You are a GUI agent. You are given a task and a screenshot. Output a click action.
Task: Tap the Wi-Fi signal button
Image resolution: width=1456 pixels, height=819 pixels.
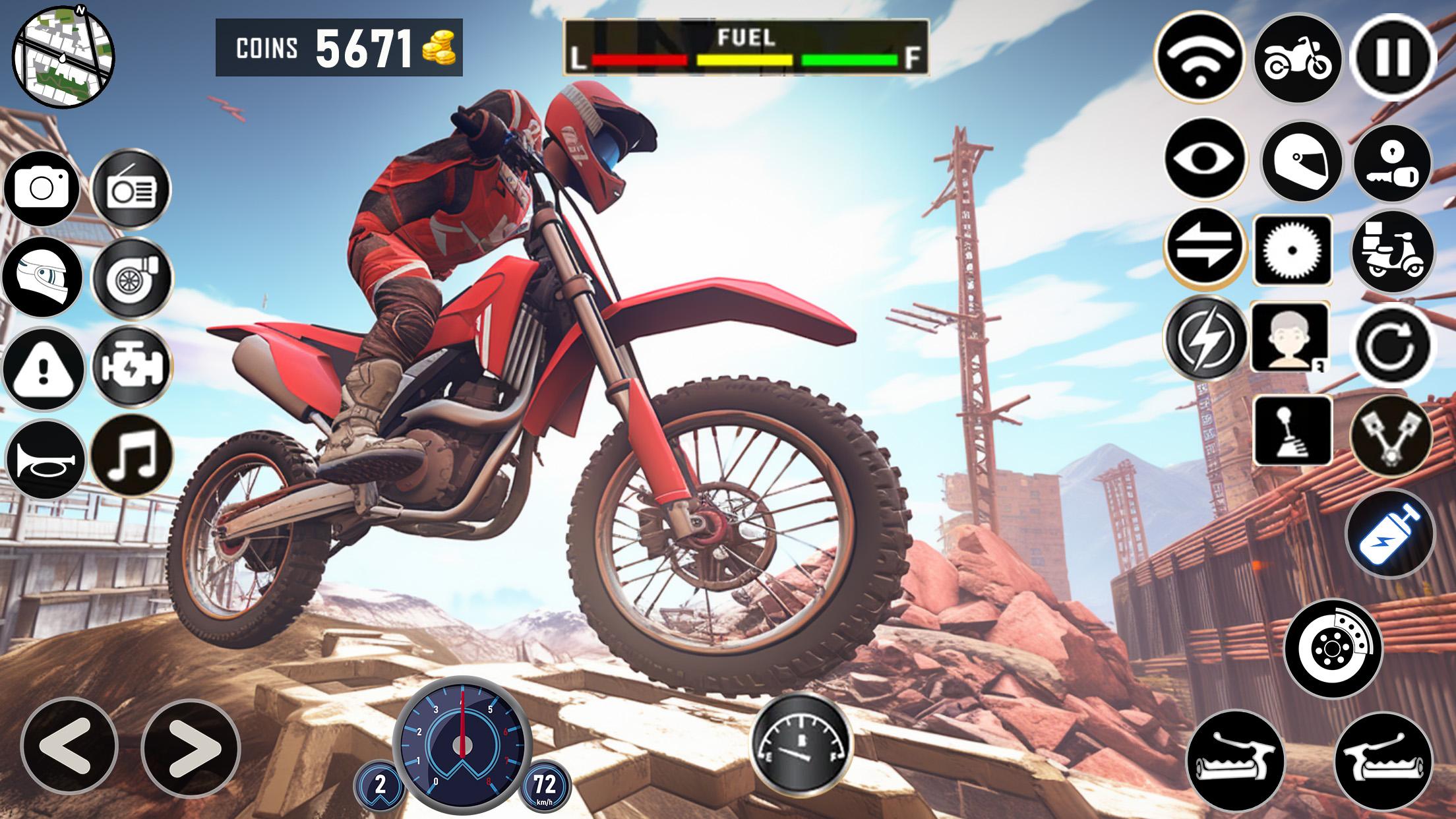pyautogui.click(x=1199, y=57)
